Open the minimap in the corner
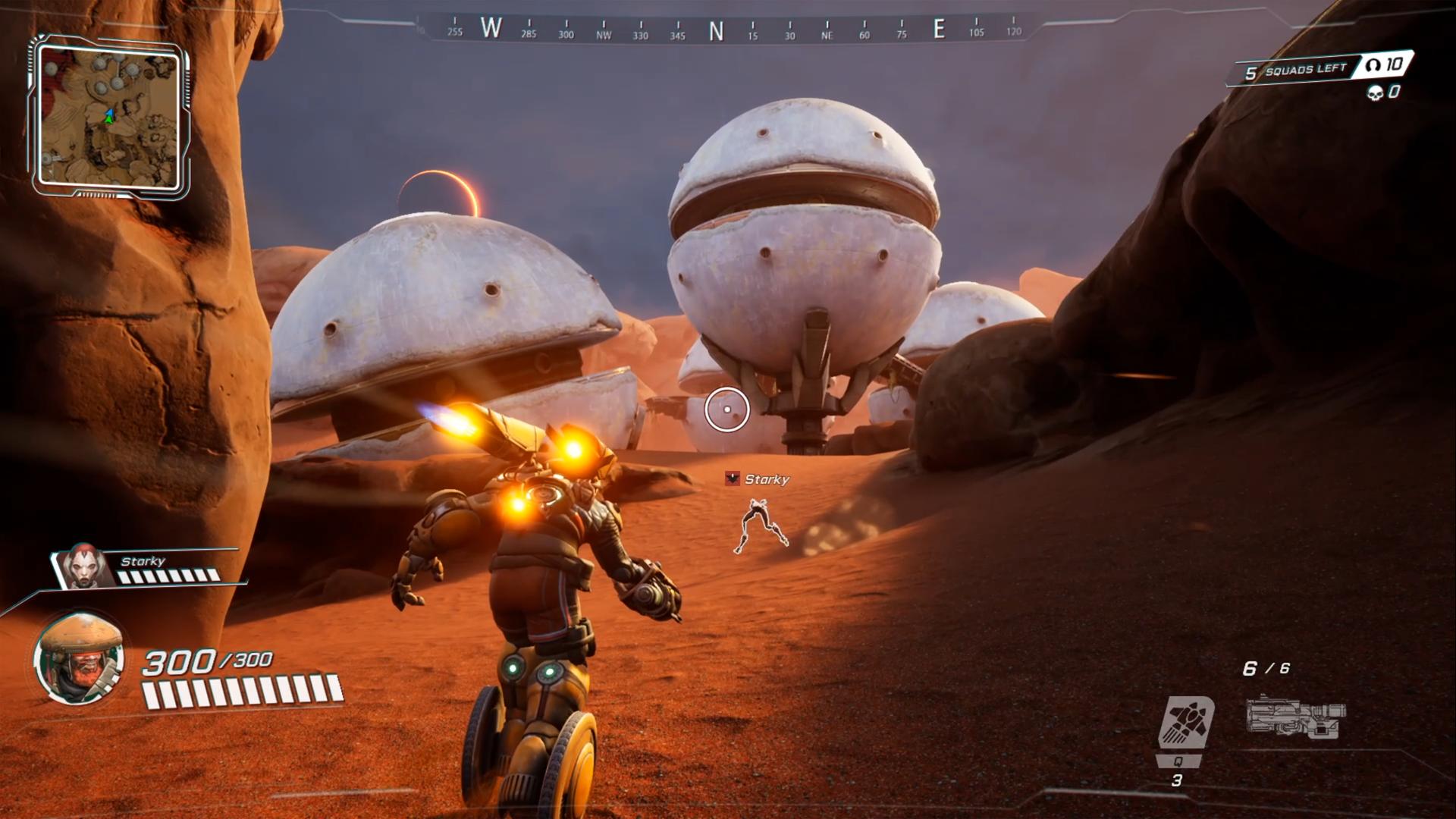This screenshot has width=1456, height=819. tap(109, 117)
